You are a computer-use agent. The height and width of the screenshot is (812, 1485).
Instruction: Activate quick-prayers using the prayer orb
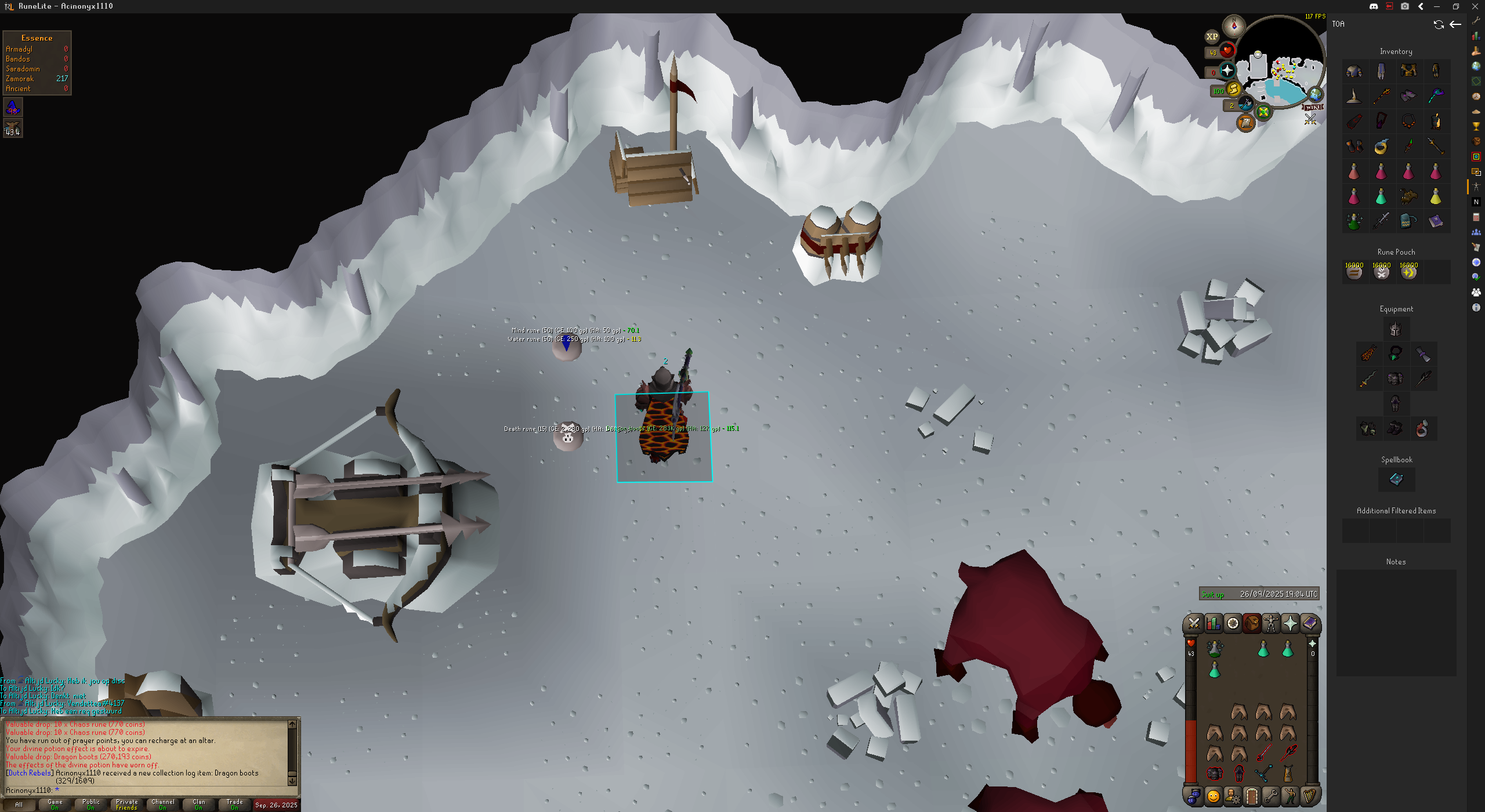1227,71
